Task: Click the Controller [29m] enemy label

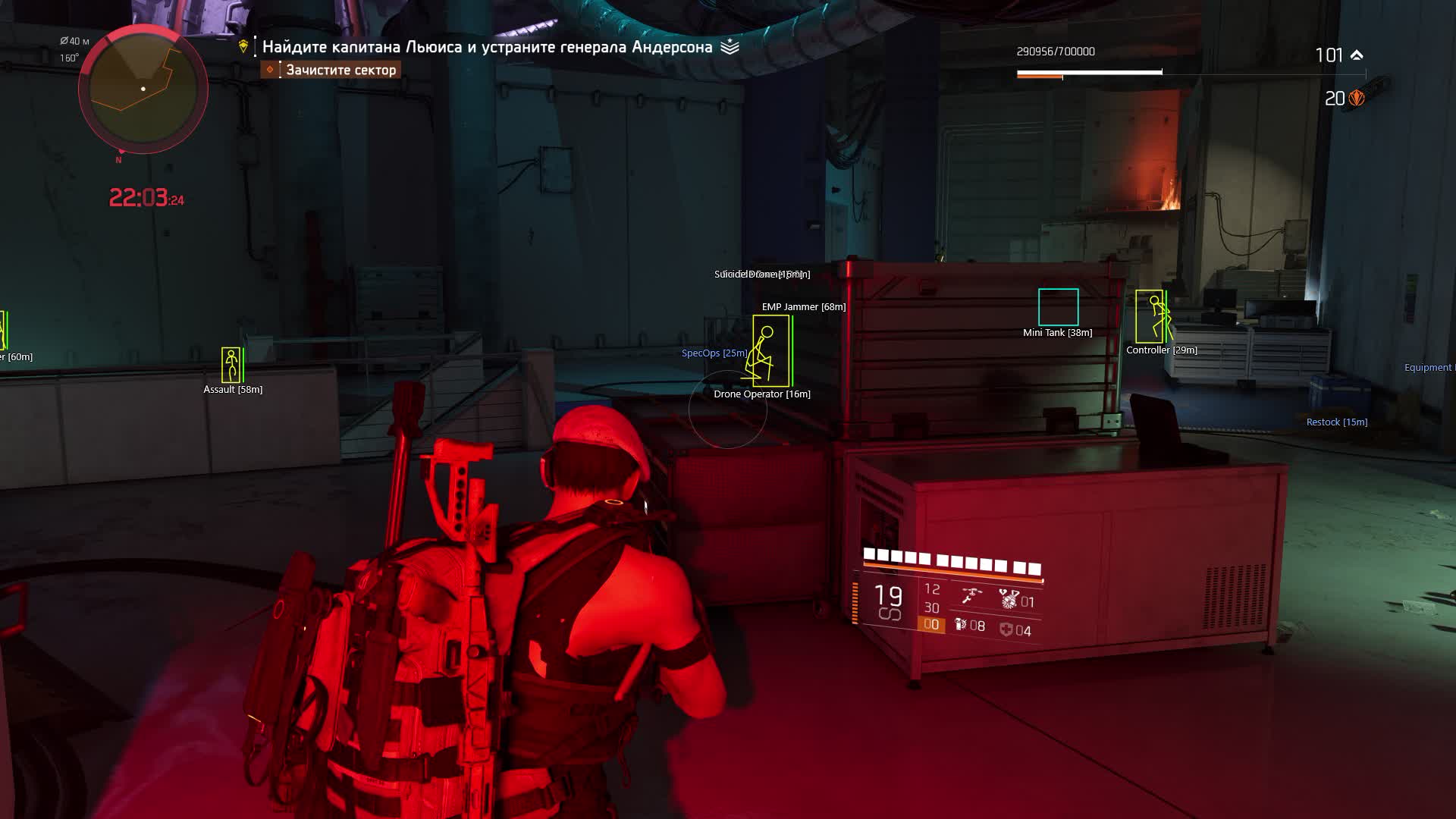Action: click(1161, 350)
